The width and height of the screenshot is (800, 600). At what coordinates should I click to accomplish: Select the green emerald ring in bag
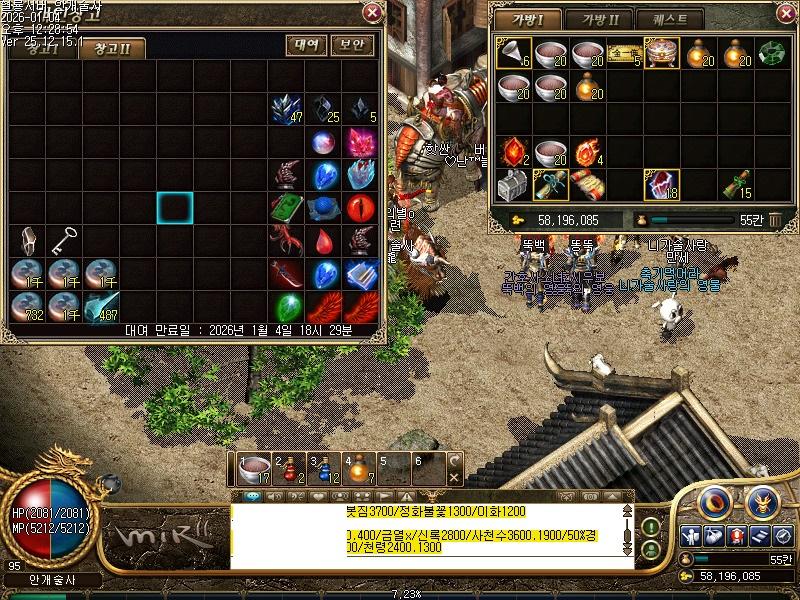(x=772, y=53)
